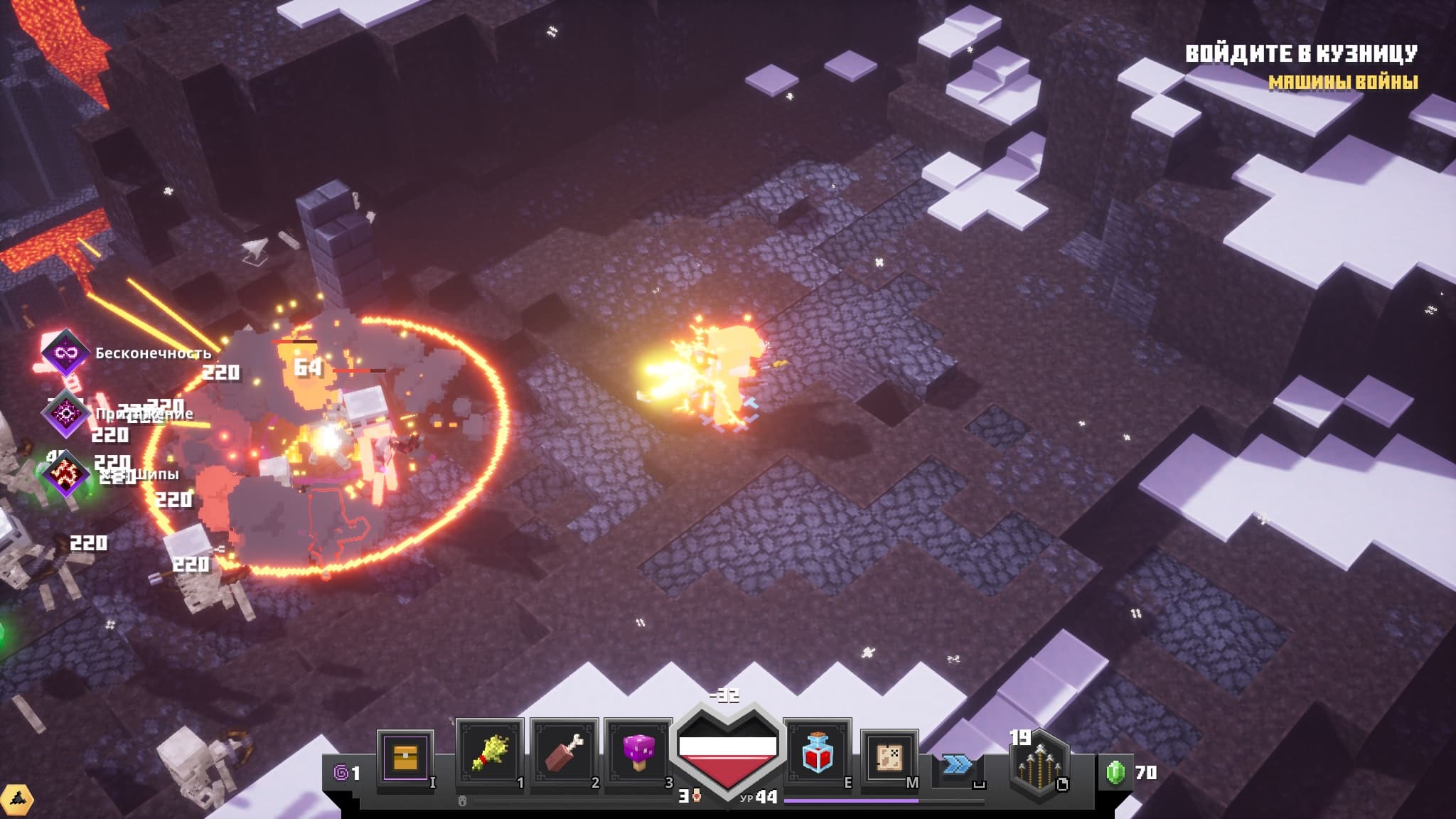Open the inventory chest slot
The image size is (1456, 819).
coord(405,756)
